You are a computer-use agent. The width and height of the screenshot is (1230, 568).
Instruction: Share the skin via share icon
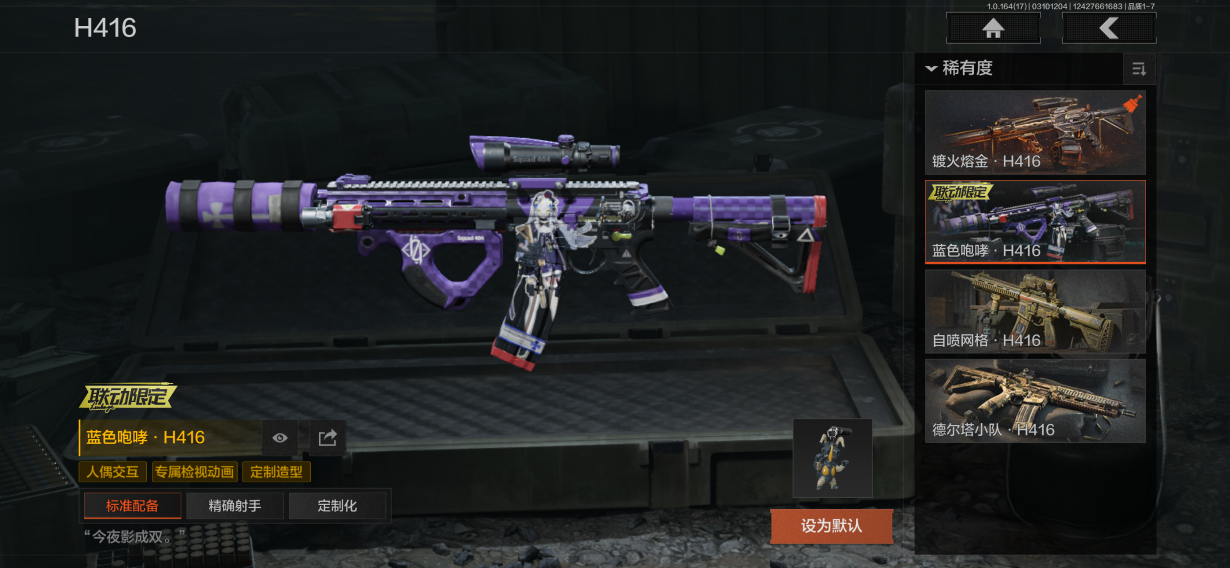[x=327, y=438]
